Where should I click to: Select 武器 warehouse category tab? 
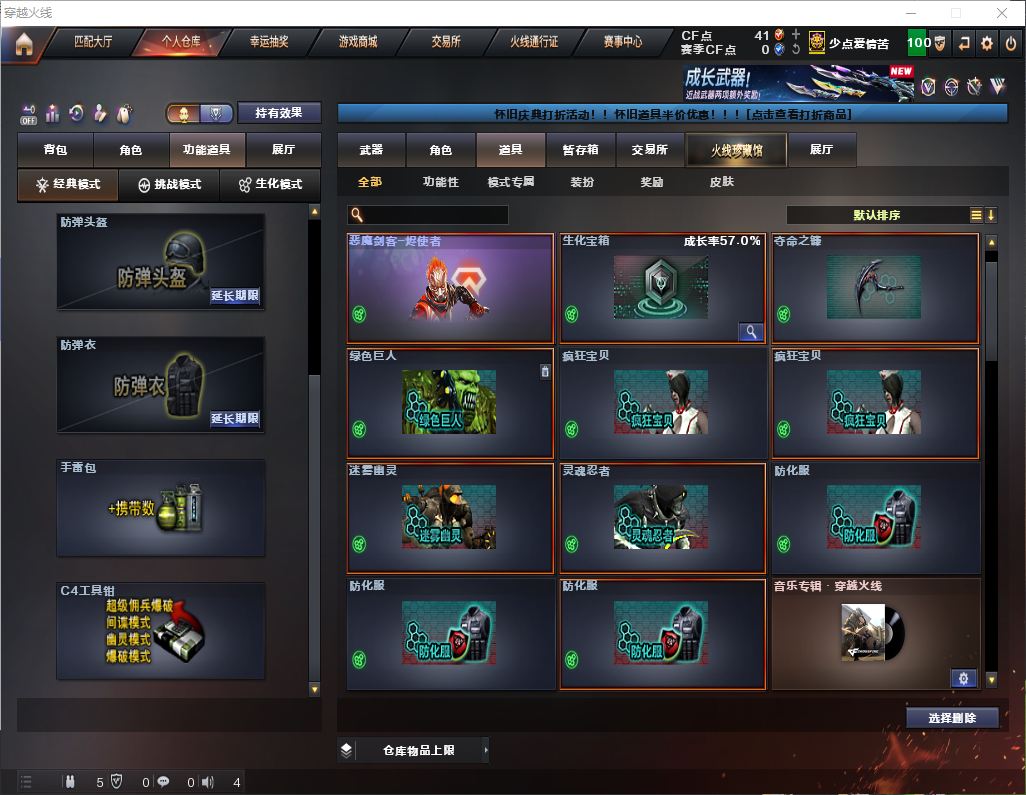(x=371, y=150)
